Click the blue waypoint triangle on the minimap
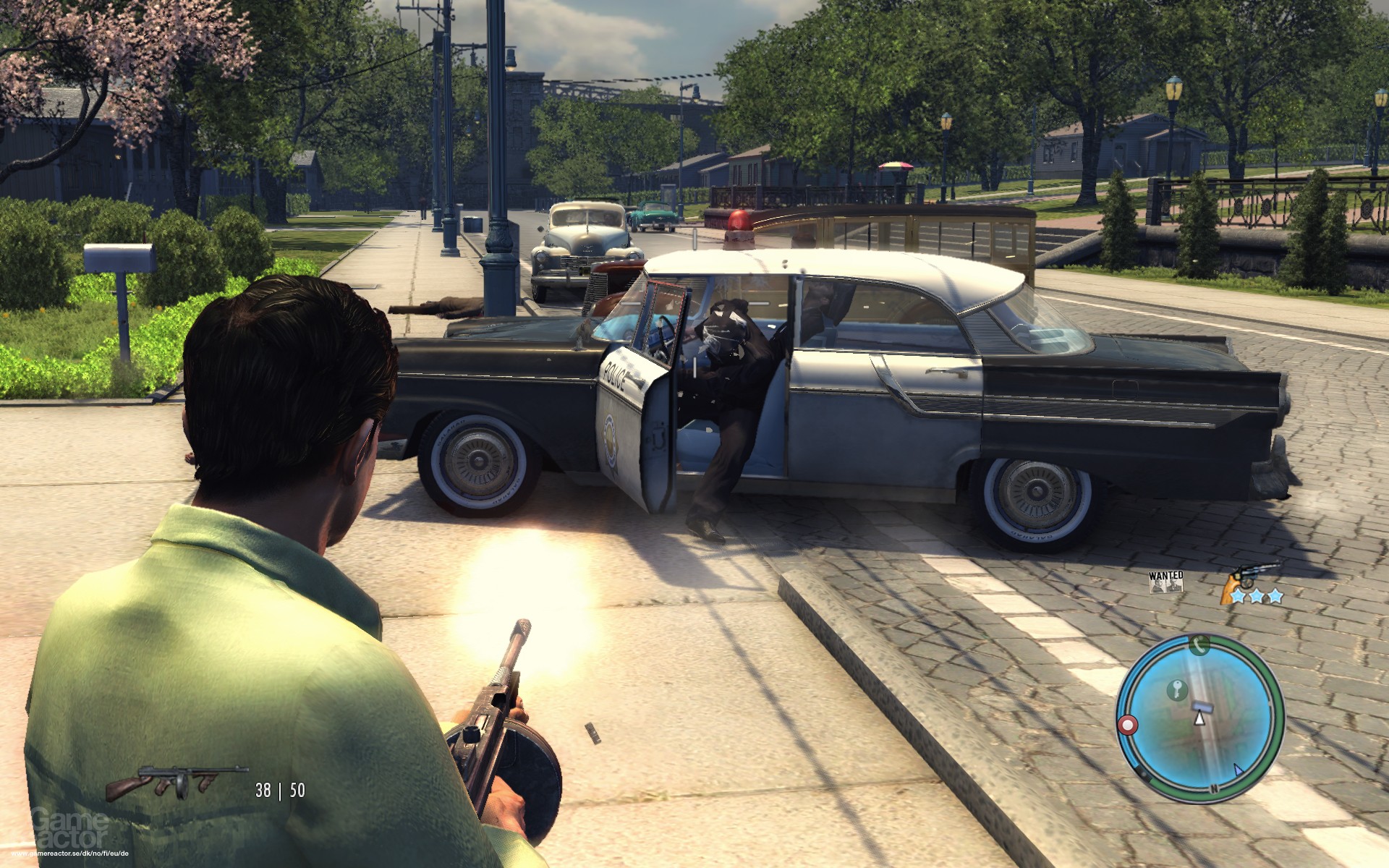This screenshot has height=868, width=1389. tap(1238, 769)
